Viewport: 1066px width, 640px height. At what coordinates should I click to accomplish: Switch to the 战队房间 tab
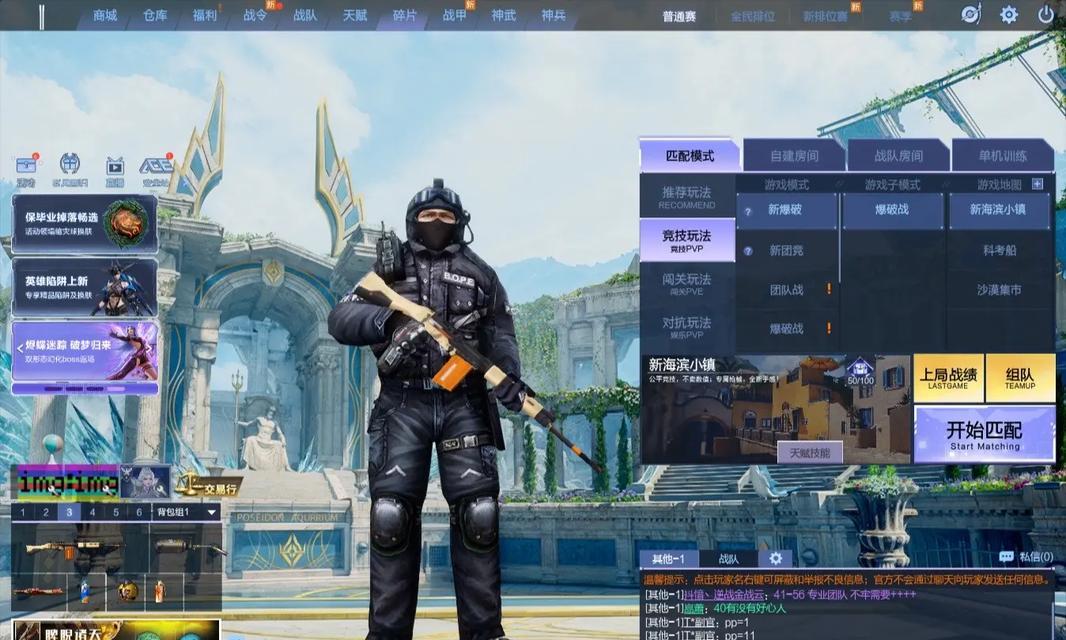[898, 156]
